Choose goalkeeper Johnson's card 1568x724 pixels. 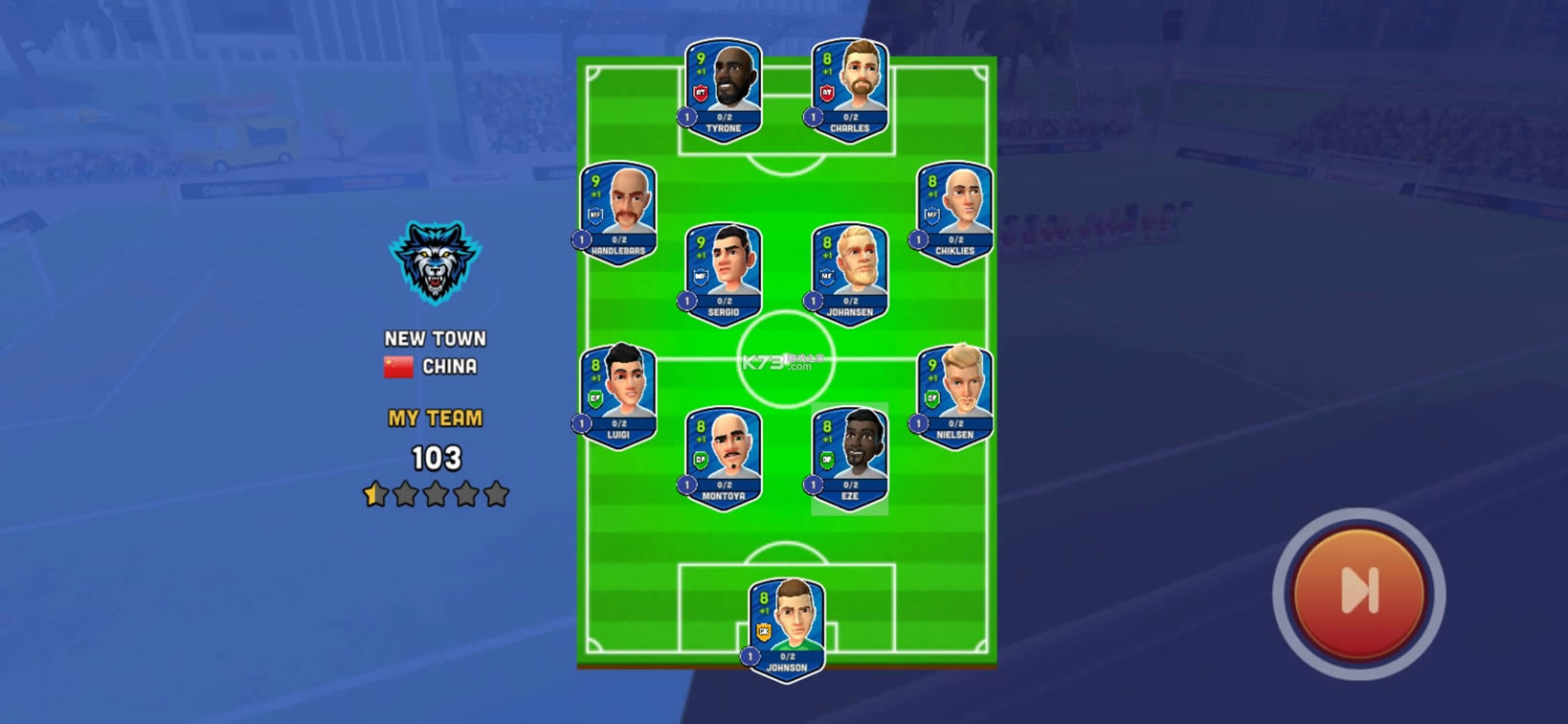(x=786, y=629)
